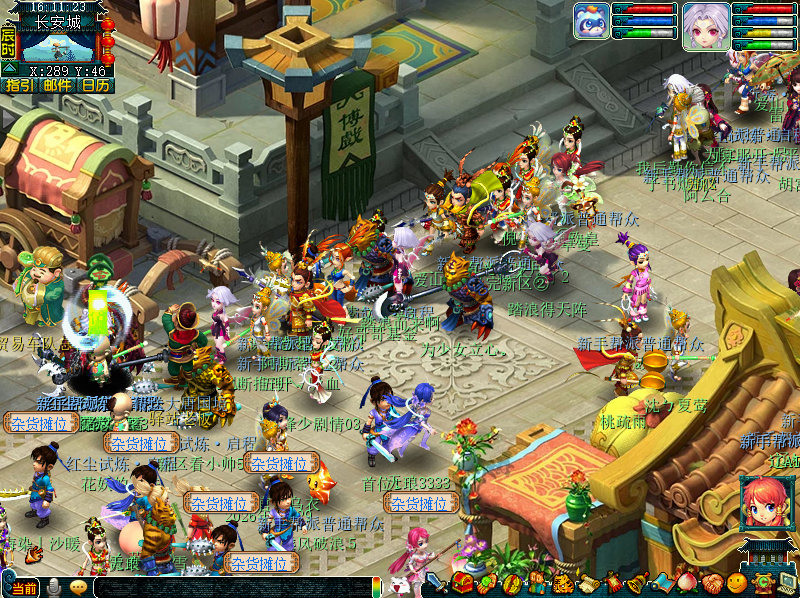Open the sword attack icon

coord(436,583)
